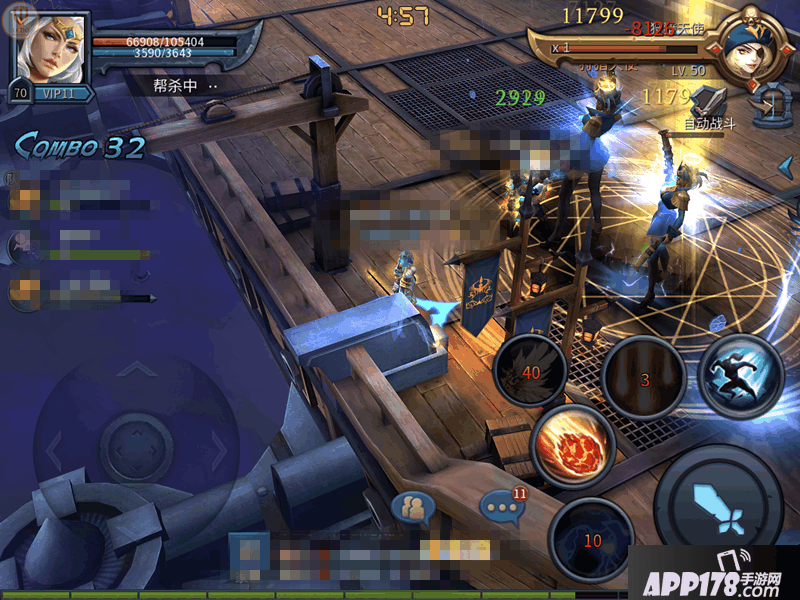800x600 pixels.
Task: Select the lightning skill showing cooldown 10
Action: coord(592,539)
